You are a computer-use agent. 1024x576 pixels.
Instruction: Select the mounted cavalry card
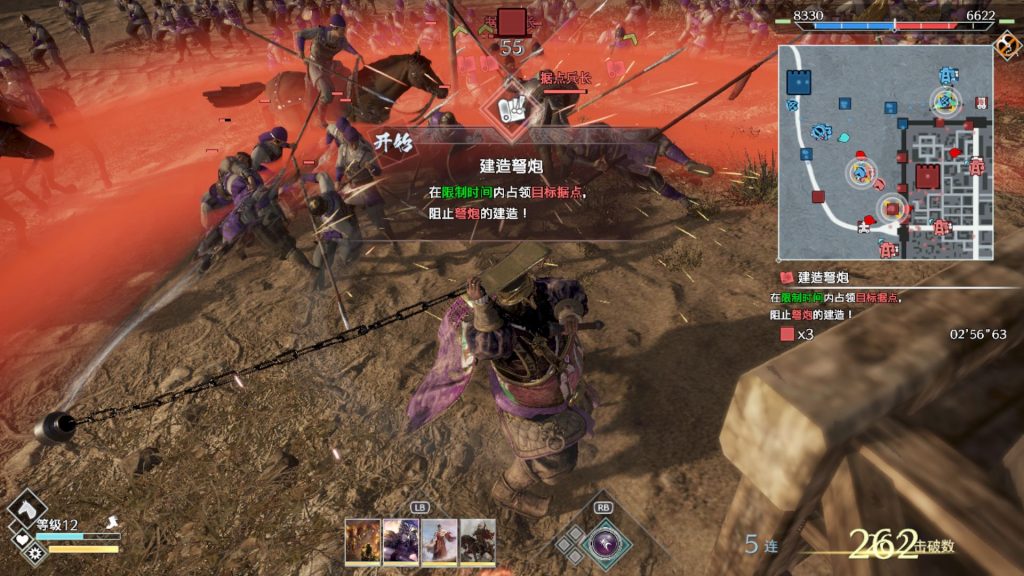coord(477,540)
